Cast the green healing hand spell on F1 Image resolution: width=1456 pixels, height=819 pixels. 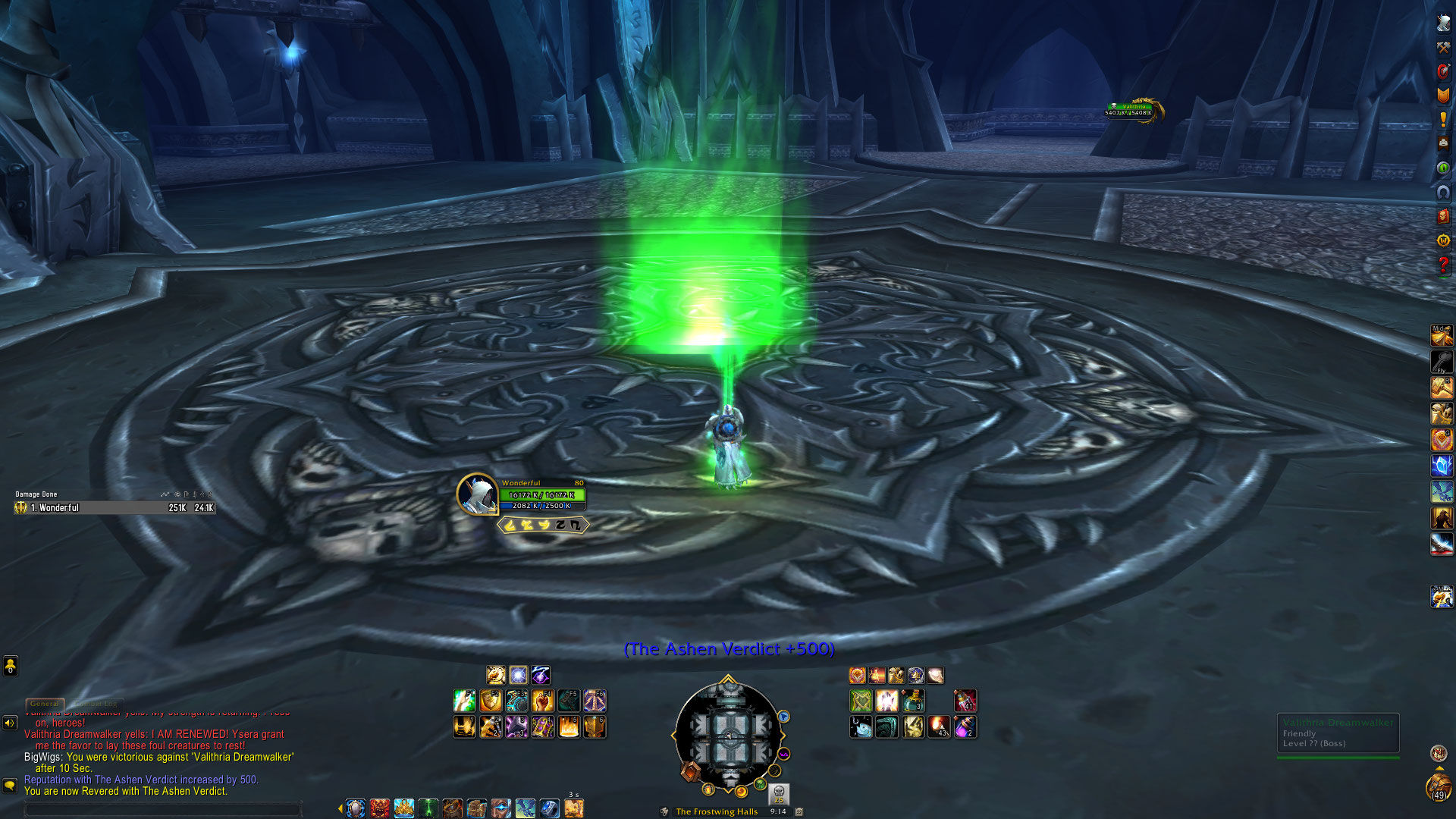click(464, 701)
